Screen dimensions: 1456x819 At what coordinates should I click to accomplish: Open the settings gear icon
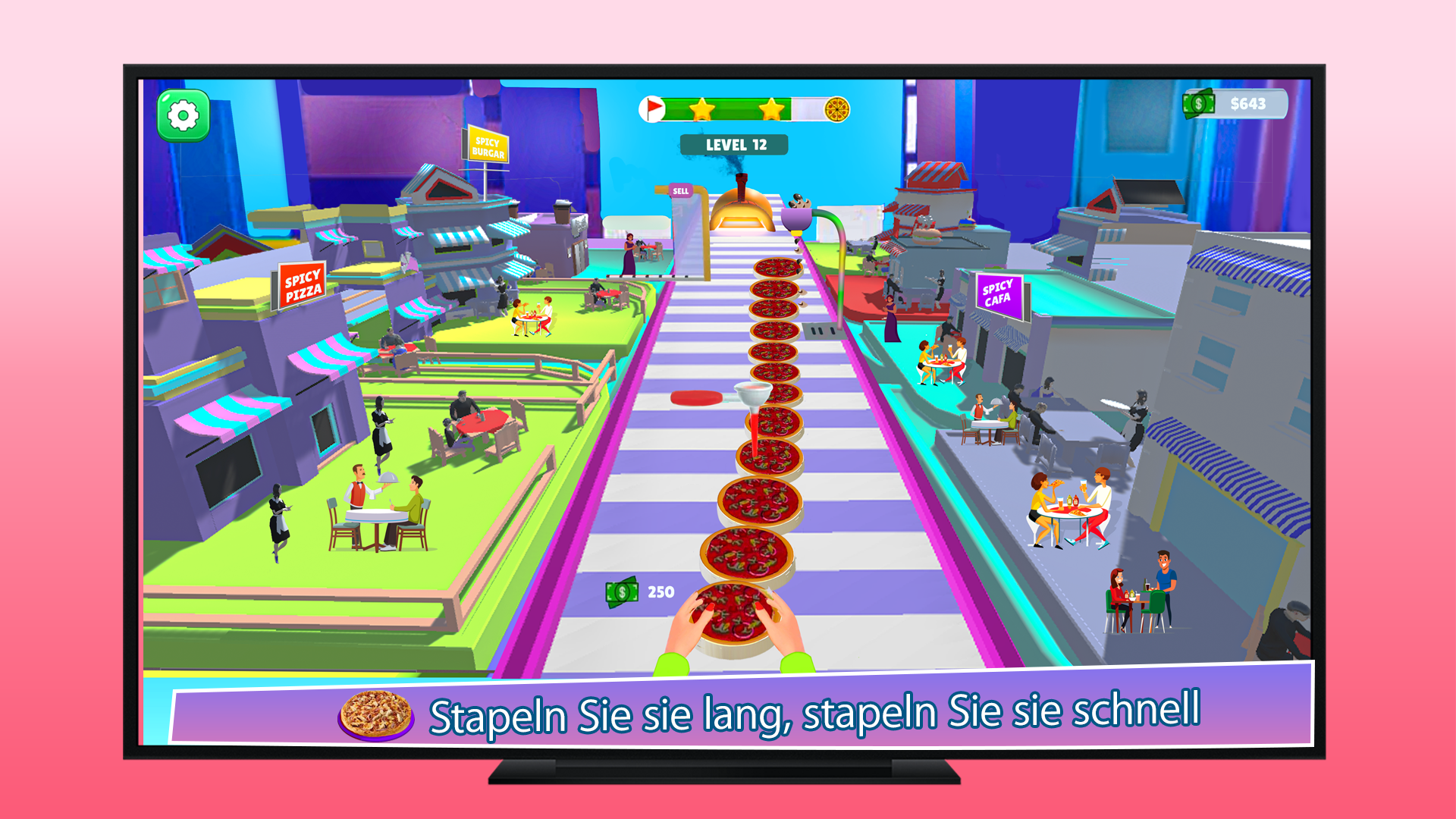(182, 115)
